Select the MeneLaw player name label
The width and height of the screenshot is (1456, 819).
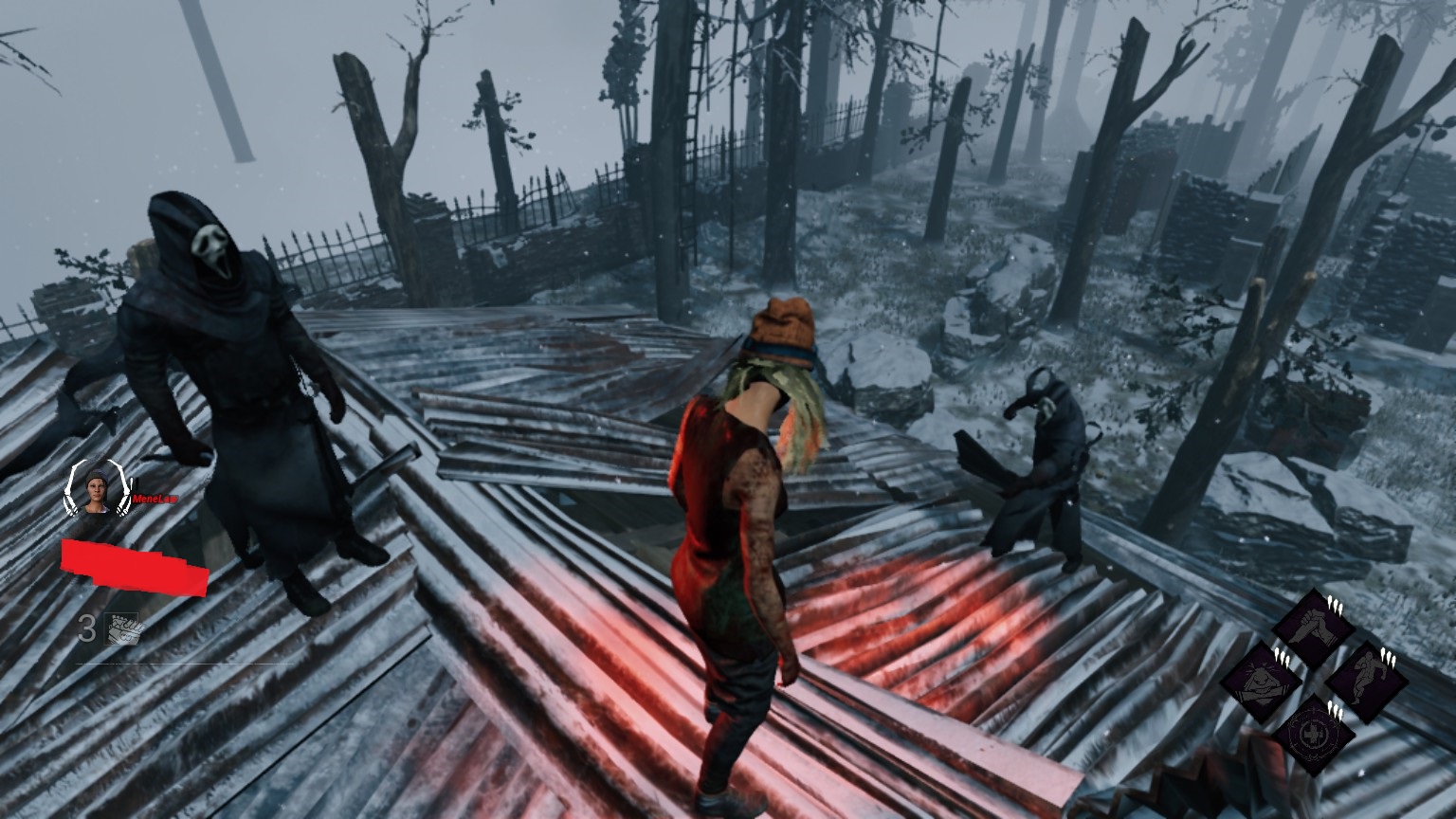coord(155,499)
